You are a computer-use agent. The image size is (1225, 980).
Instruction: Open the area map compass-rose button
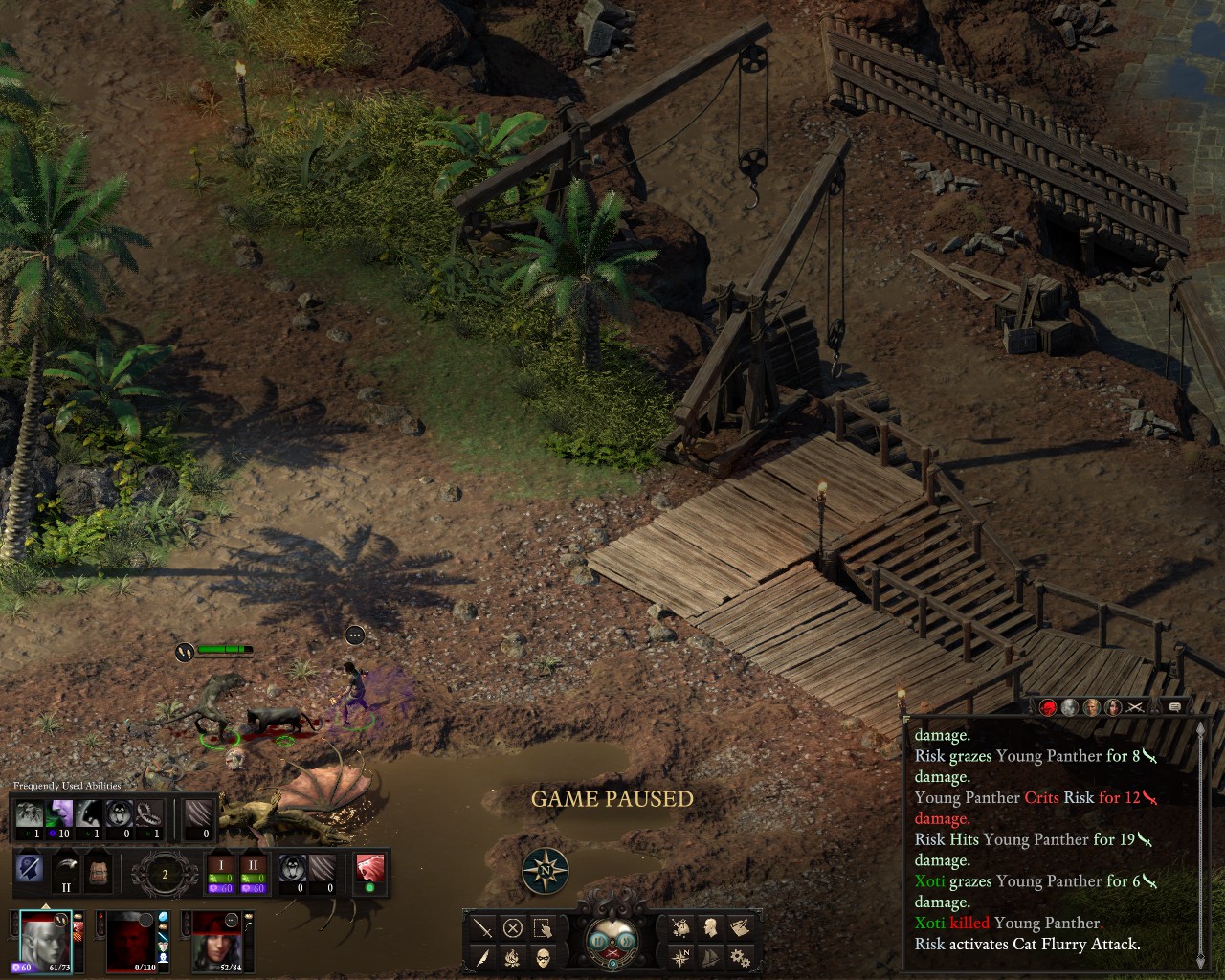click(x=681, y=957)
